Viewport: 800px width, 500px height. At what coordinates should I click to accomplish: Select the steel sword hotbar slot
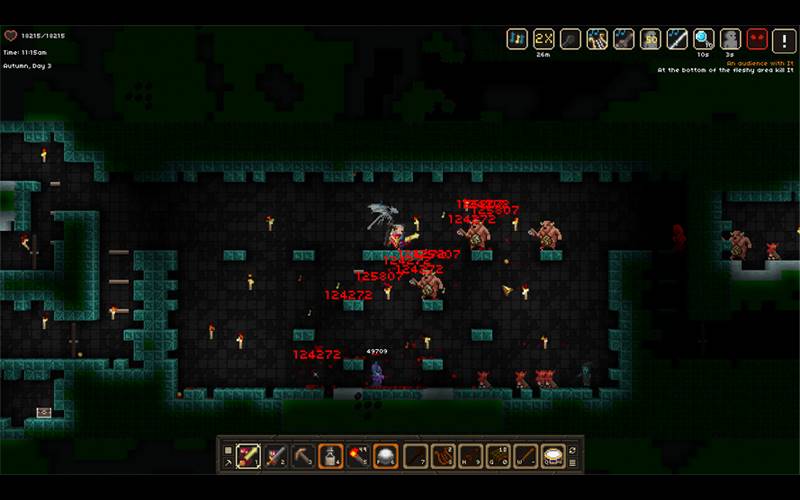276,455
